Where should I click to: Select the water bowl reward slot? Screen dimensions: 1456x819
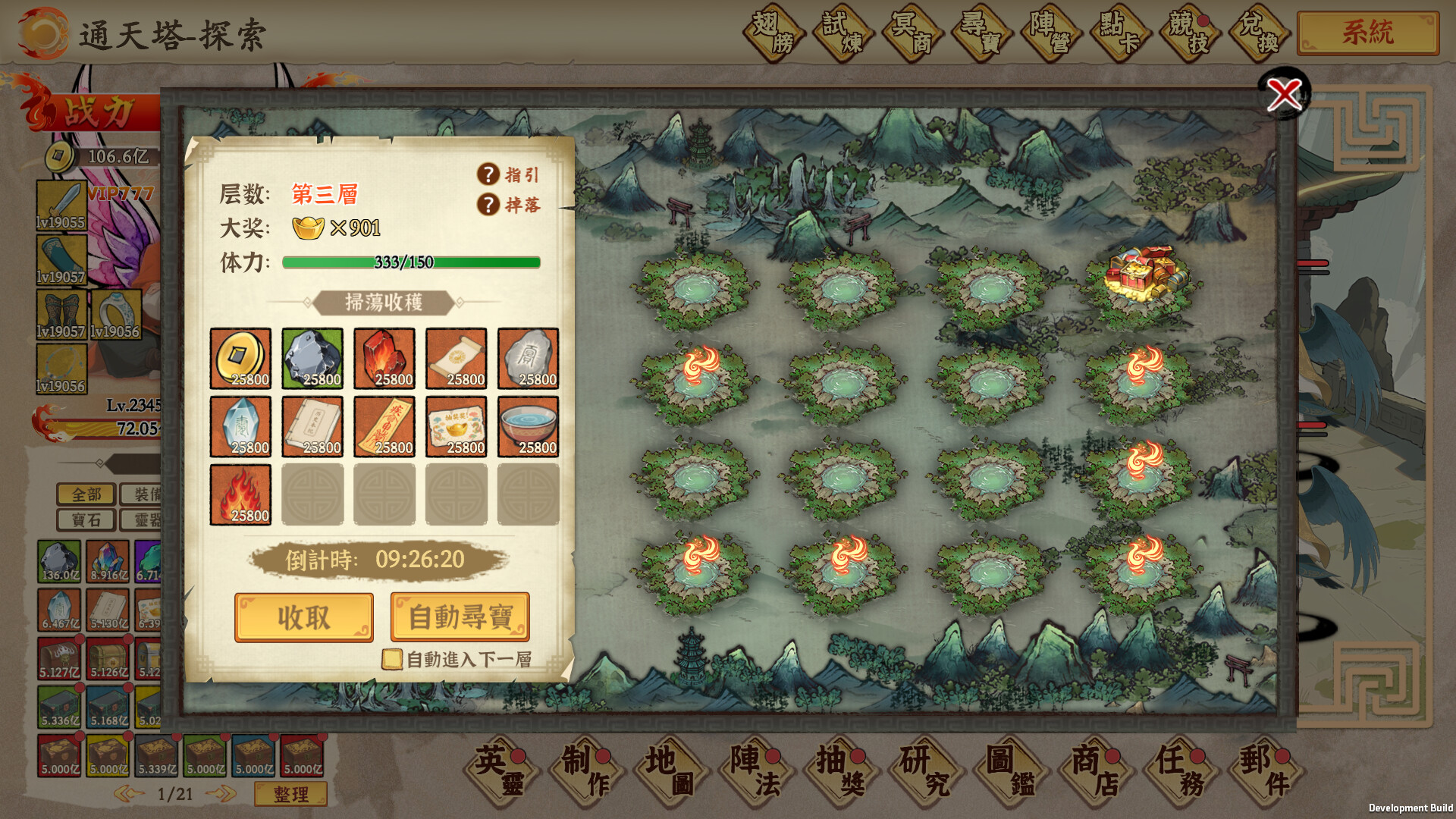529,426
